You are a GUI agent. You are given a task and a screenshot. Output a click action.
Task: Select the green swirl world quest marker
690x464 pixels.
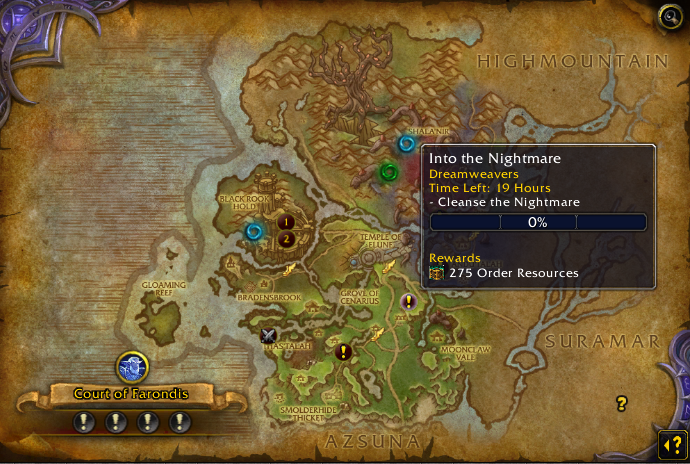point(389,172)
